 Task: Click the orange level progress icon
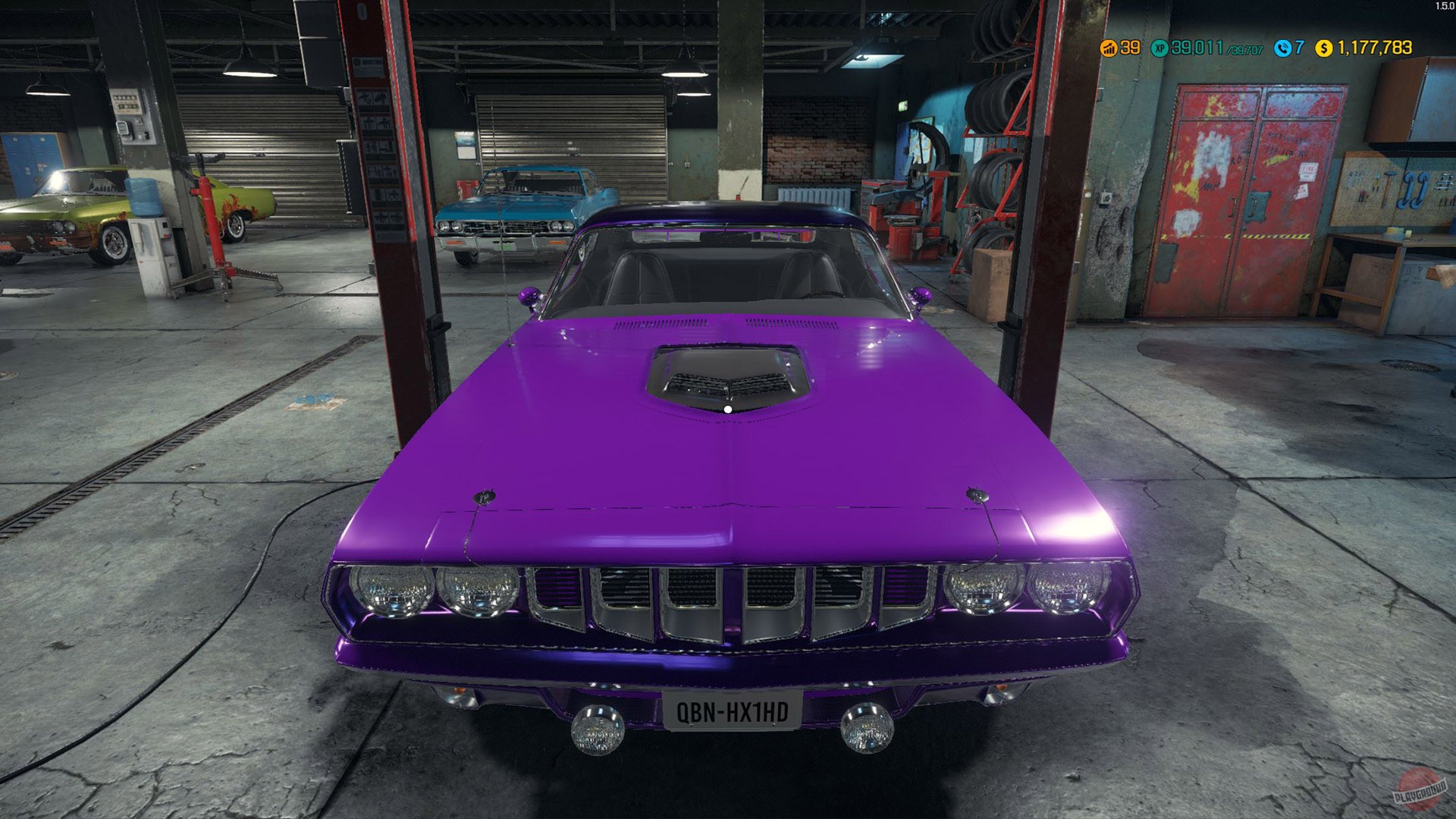(1109, 48)
